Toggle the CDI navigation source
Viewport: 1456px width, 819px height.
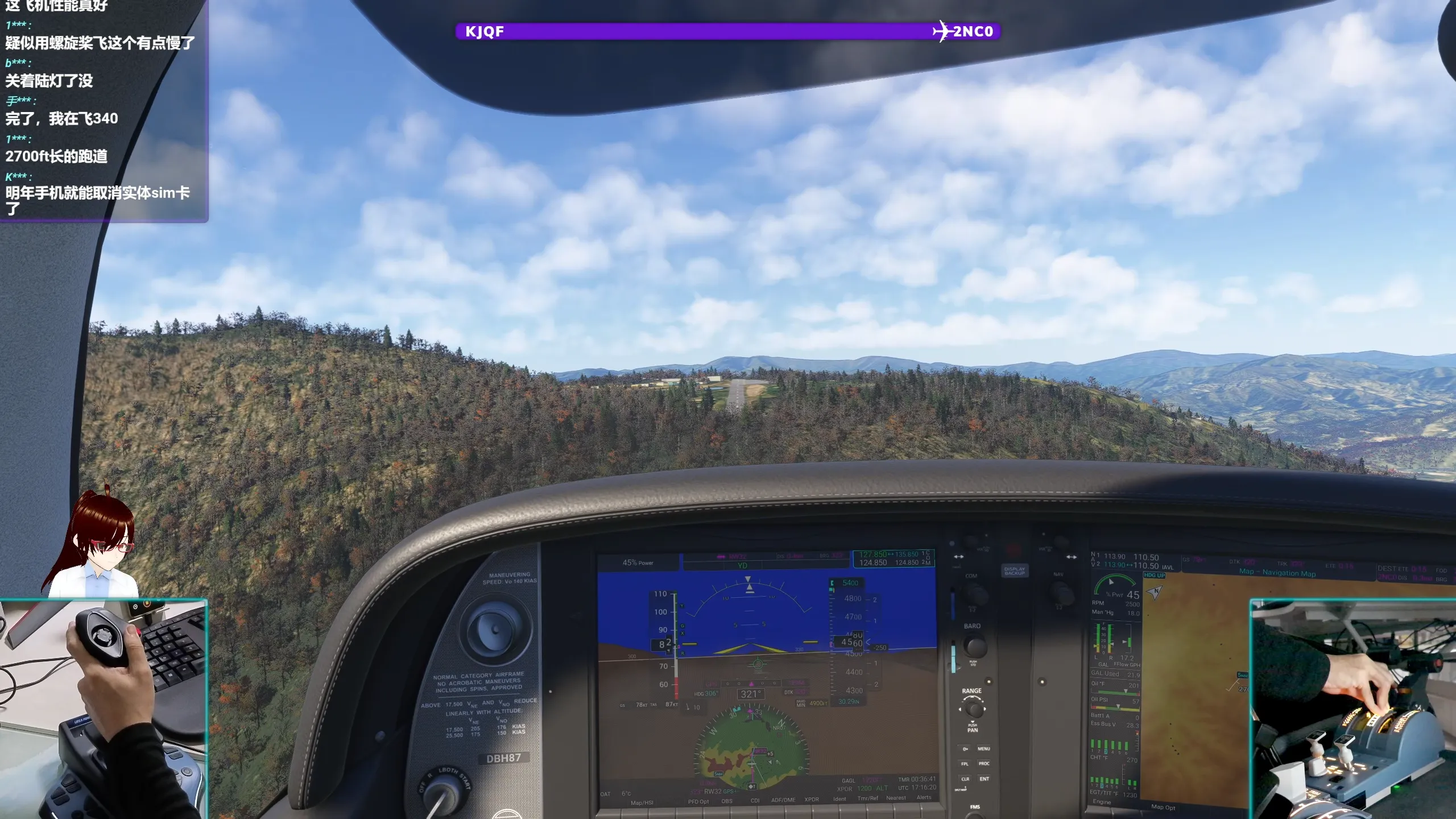click(x=755, y=801)
